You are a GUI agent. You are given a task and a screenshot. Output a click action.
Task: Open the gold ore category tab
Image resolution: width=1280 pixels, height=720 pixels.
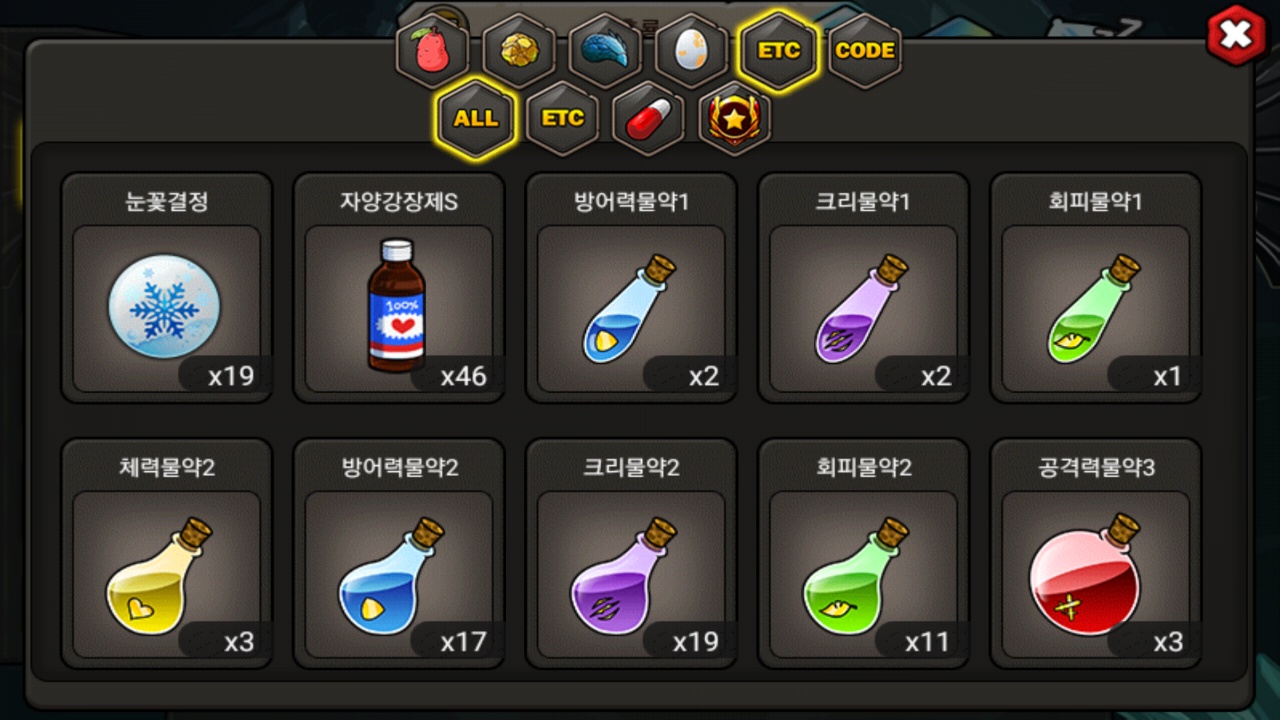(519, 51)
